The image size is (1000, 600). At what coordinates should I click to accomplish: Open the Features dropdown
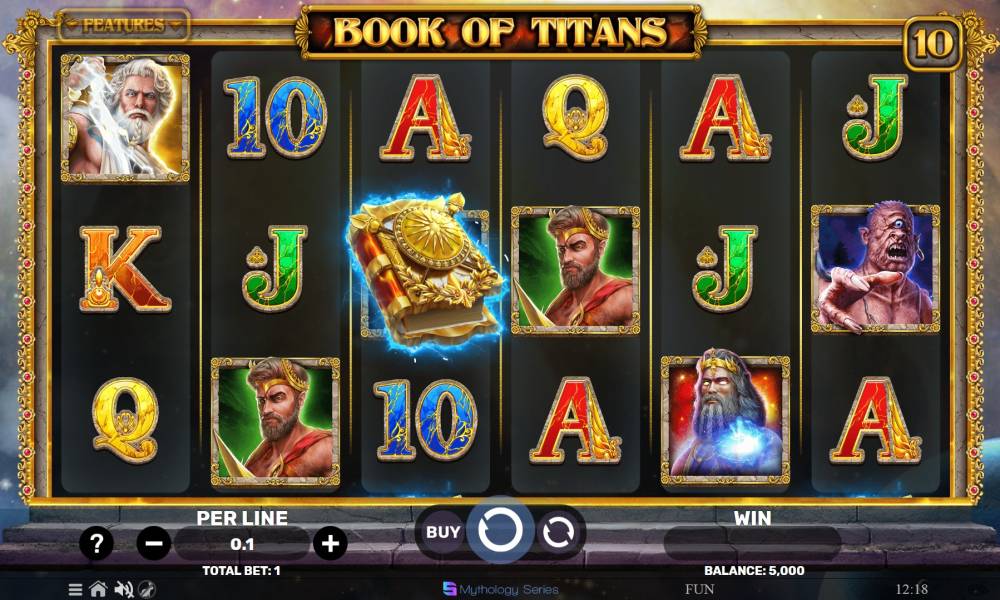click(x=123, y=25)
